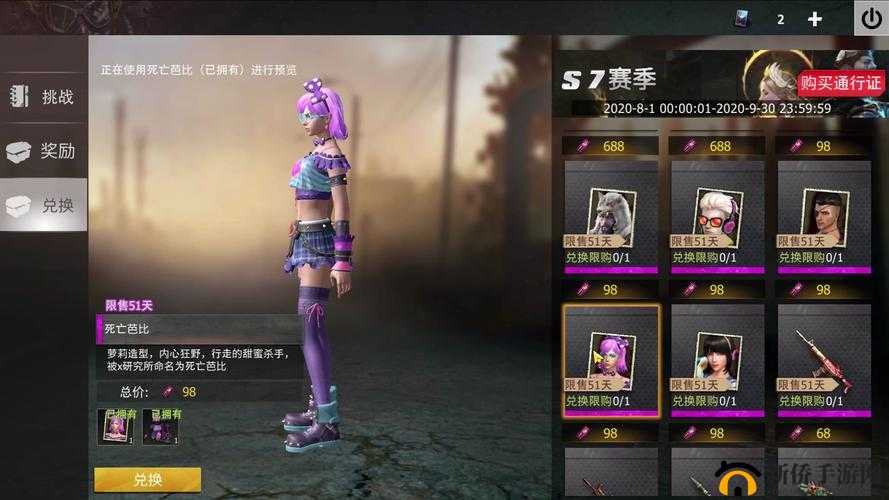The height and width of the screenshot is (500, 889).
Task: Open the 奖励 rewards tab
Action: (x=44, y=151)
